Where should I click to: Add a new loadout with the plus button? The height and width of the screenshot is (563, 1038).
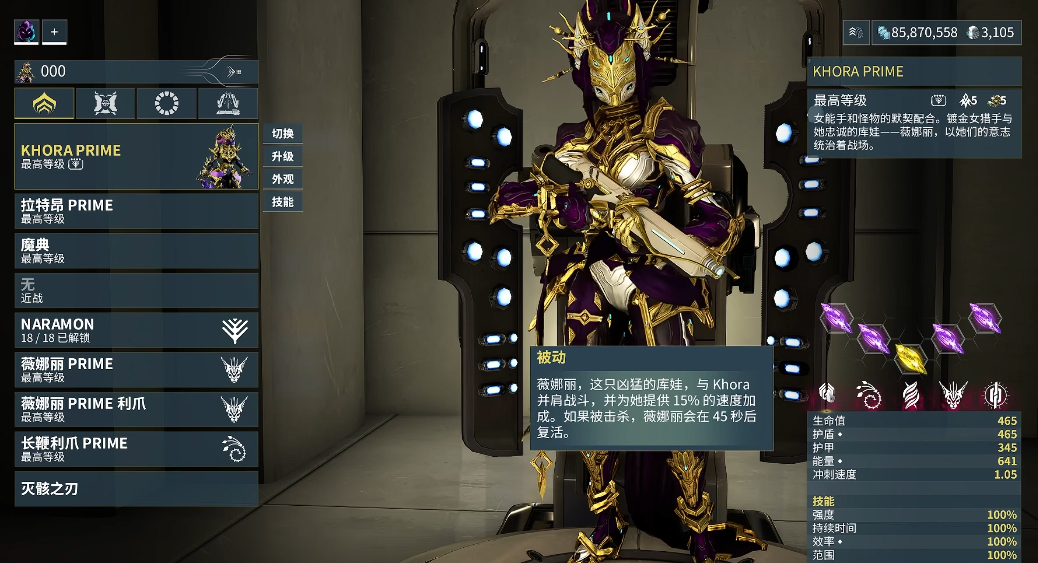55,32
